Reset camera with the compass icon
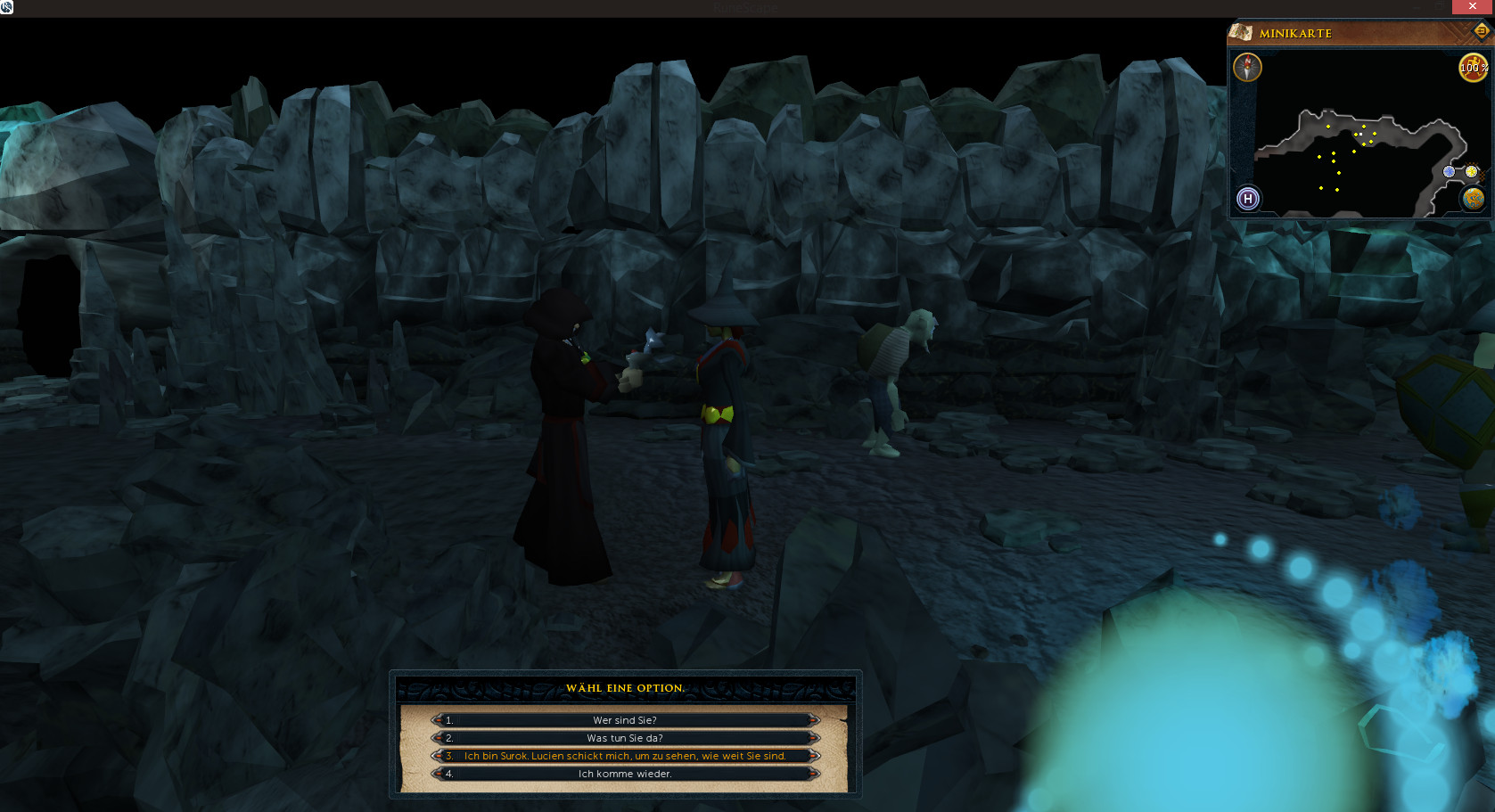Viewport: 1495px width, 812px height. click(x=1247, y=67)
